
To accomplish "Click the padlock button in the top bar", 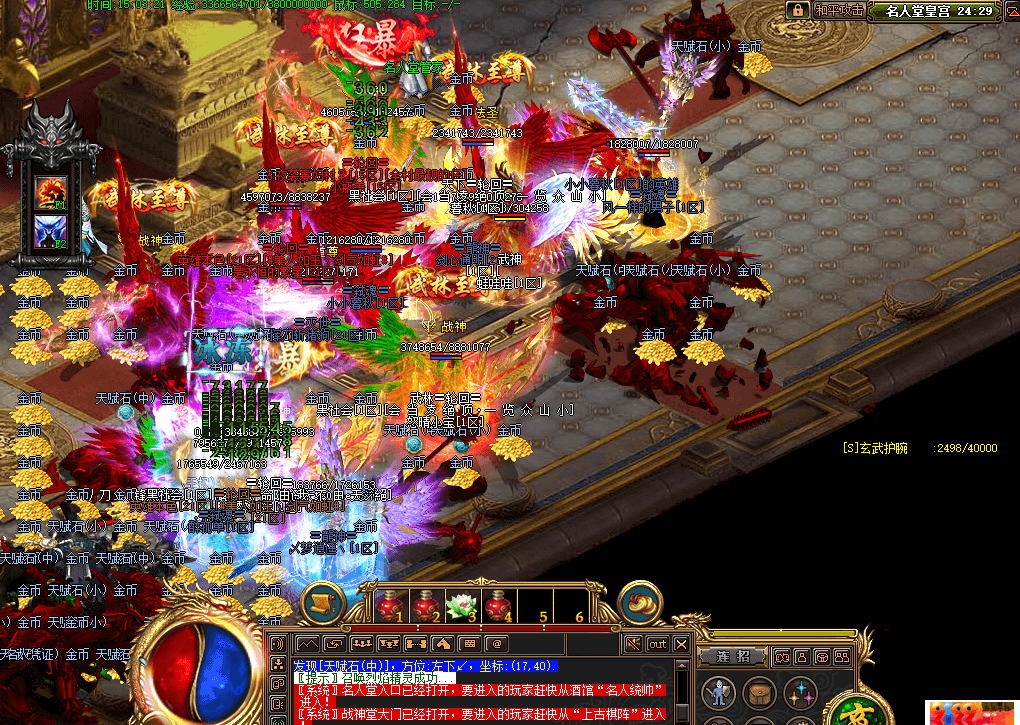I will tap(797, 10).
